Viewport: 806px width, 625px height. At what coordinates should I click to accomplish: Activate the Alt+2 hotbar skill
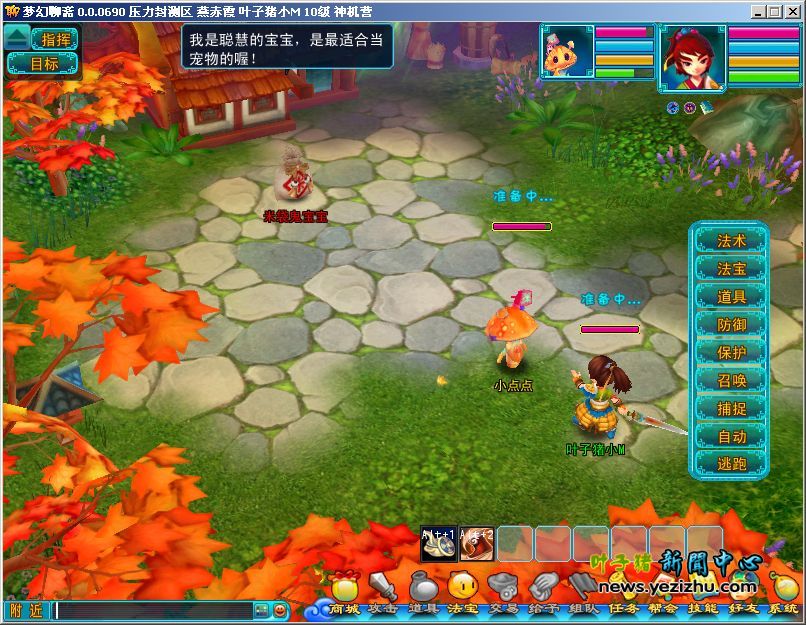tap(477, 543)
